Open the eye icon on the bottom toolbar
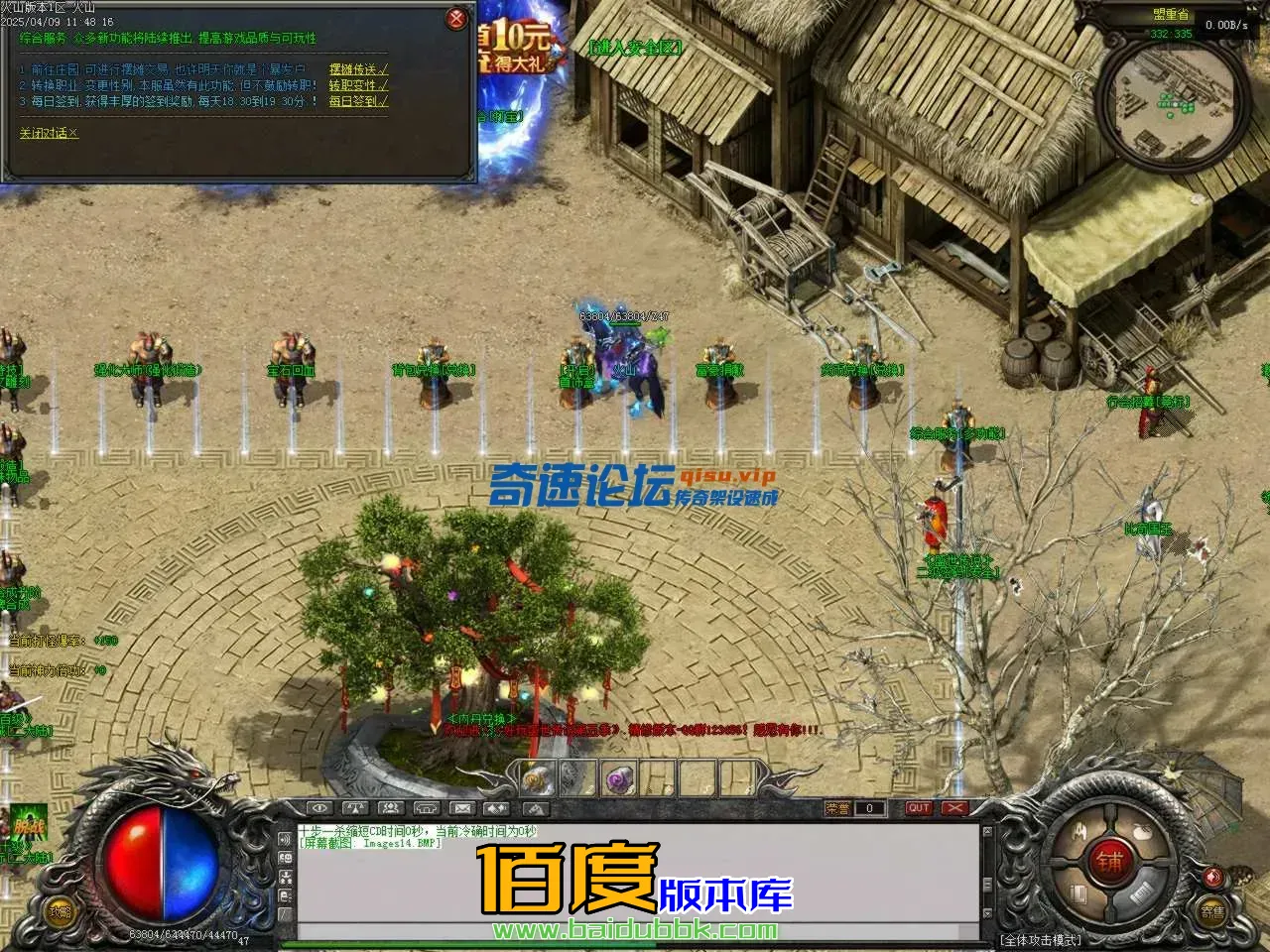This screenshot has width=1270, height=952. tap(317, 807)
